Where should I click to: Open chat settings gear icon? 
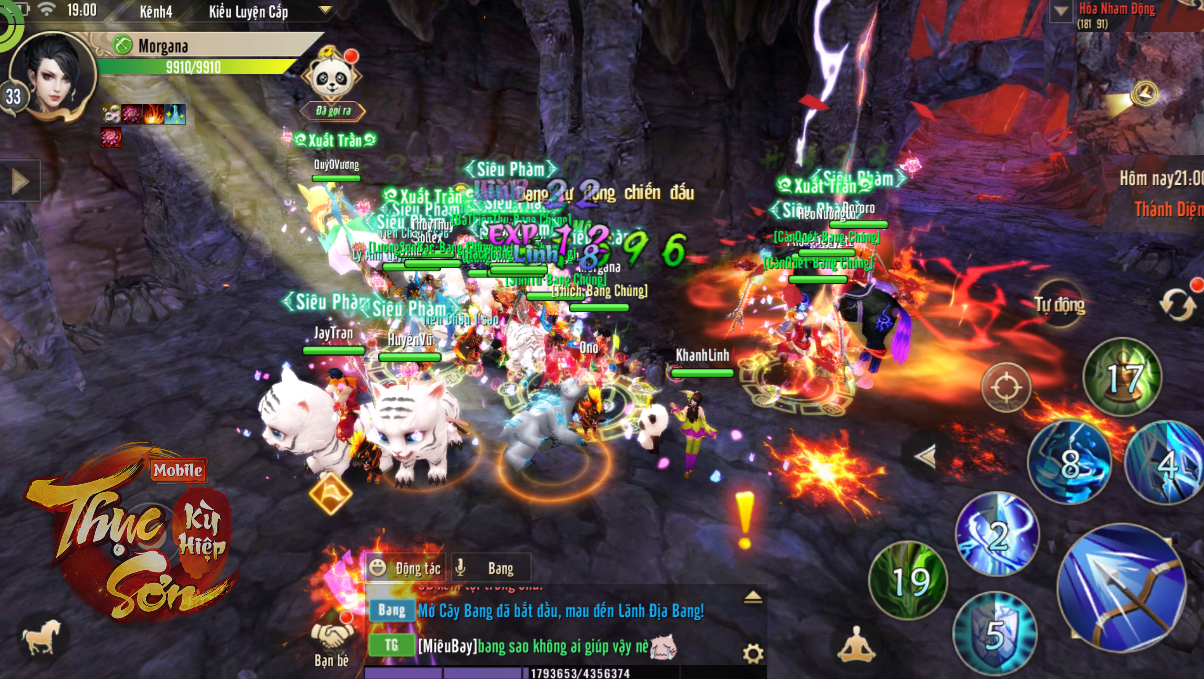[x=753, y=654]
